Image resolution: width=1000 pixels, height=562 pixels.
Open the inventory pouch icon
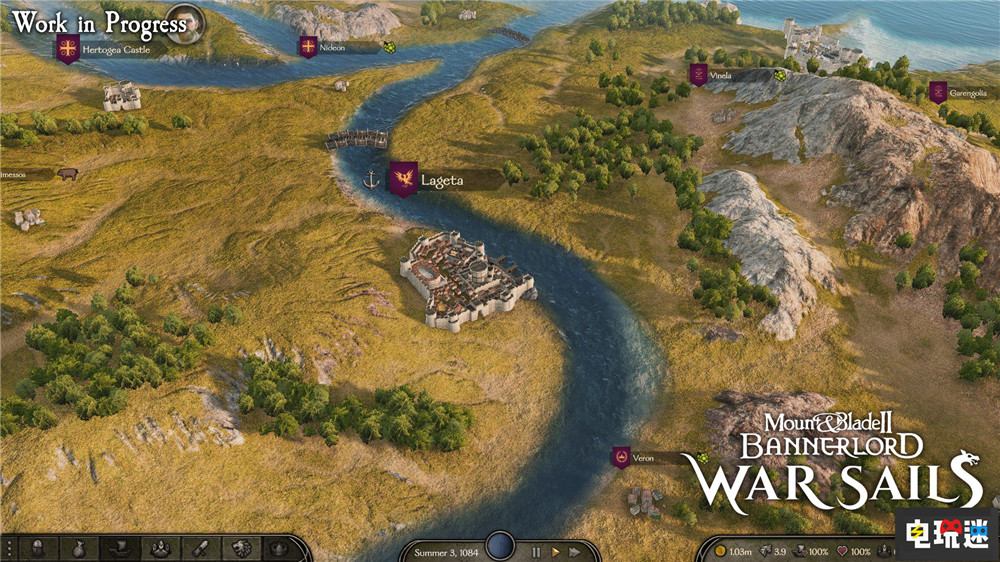point(80,548)
